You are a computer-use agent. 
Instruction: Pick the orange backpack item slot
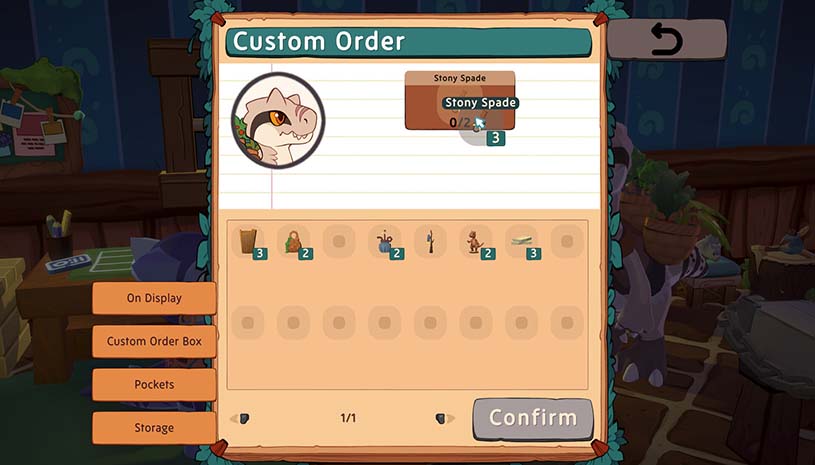coord(293,241)
